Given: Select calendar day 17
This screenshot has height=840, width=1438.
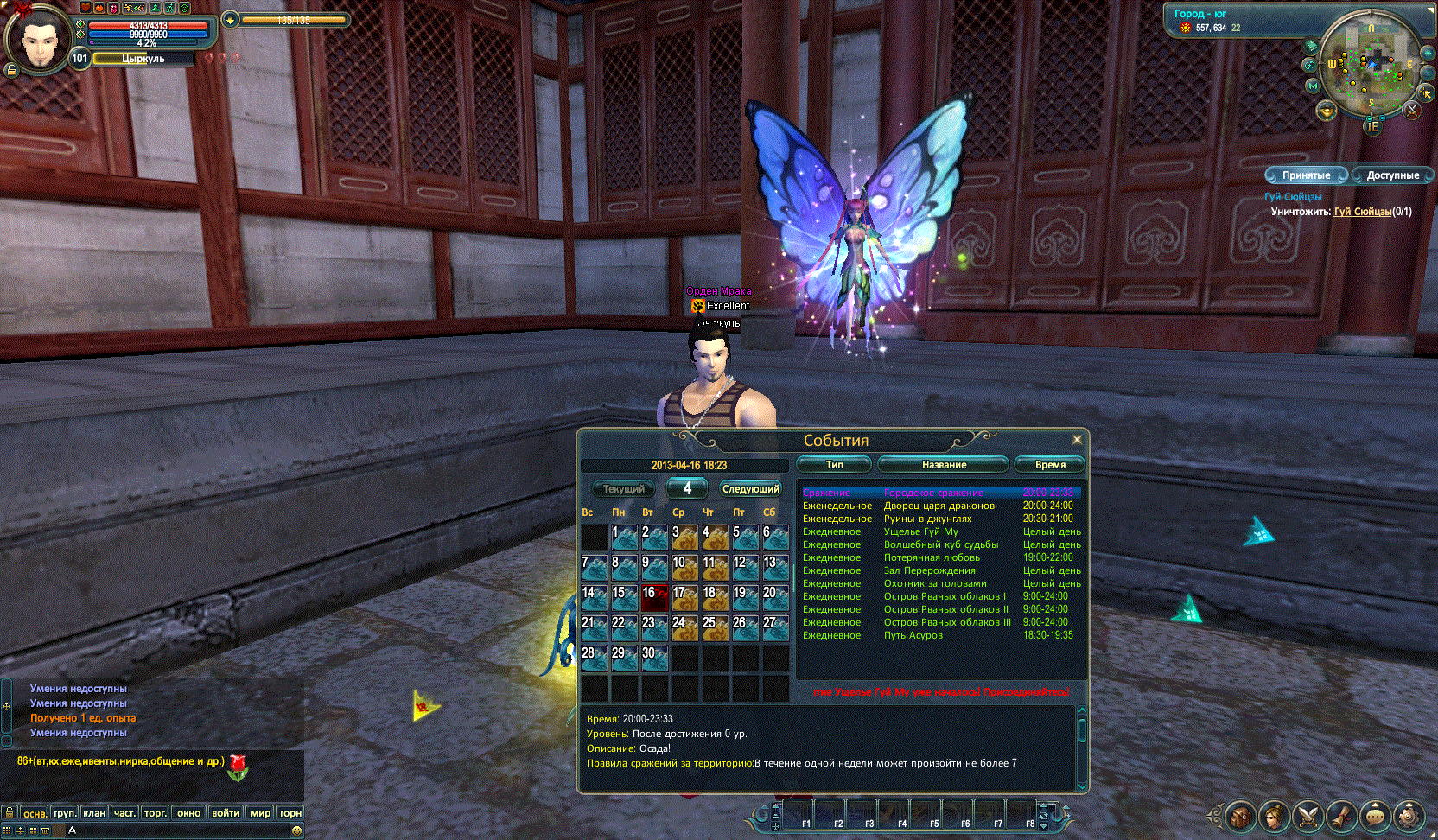Looking at the screenshot, I should tap(684, 597).
